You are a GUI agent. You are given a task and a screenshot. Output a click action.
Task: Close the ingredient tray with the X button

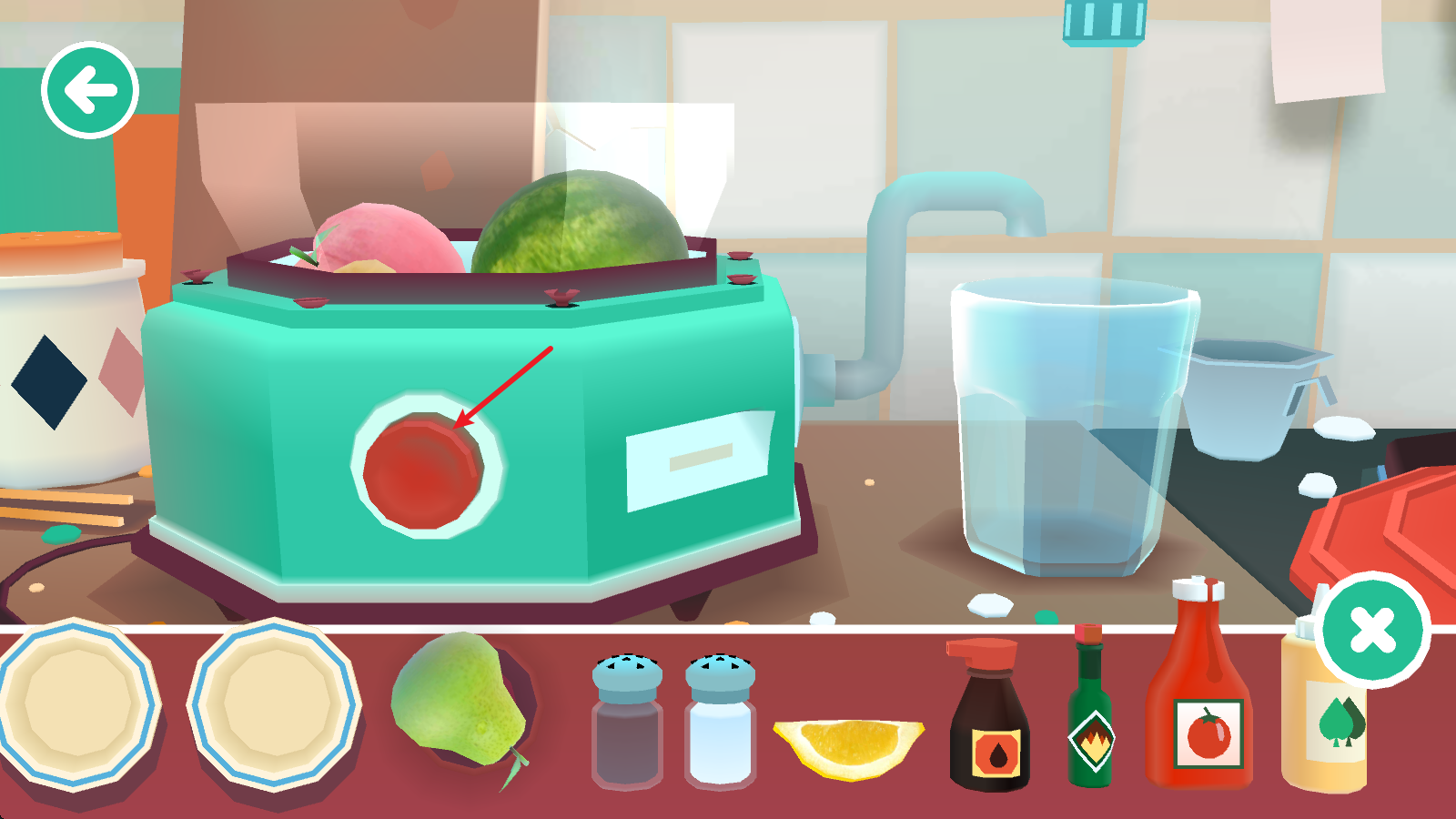pos(1373,630)
